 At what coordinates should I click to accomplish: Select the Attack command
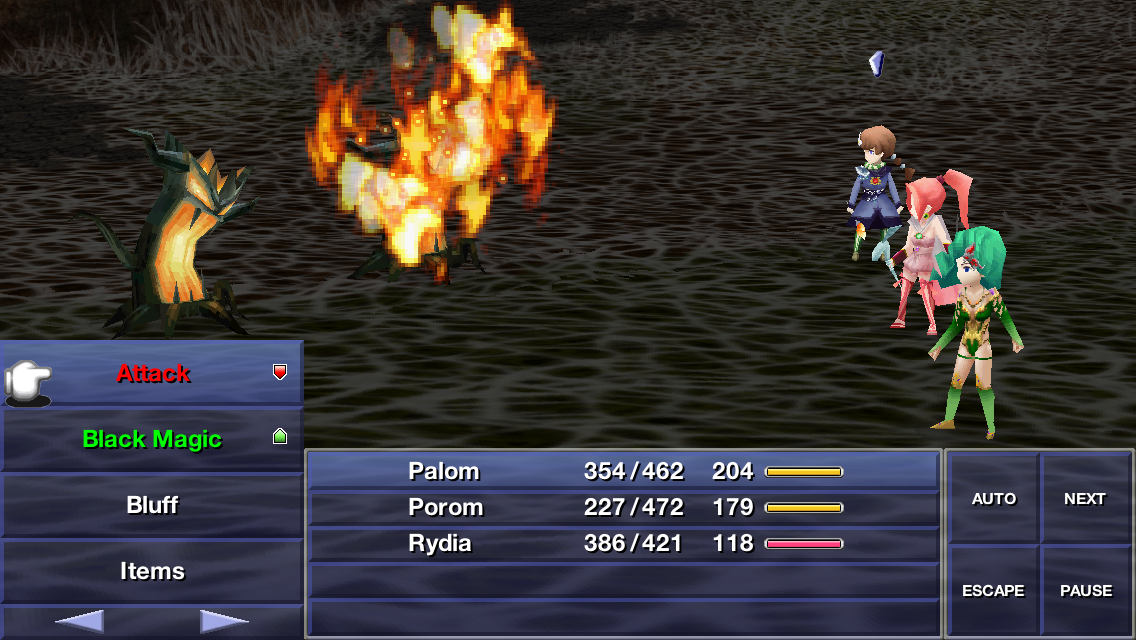152,374
